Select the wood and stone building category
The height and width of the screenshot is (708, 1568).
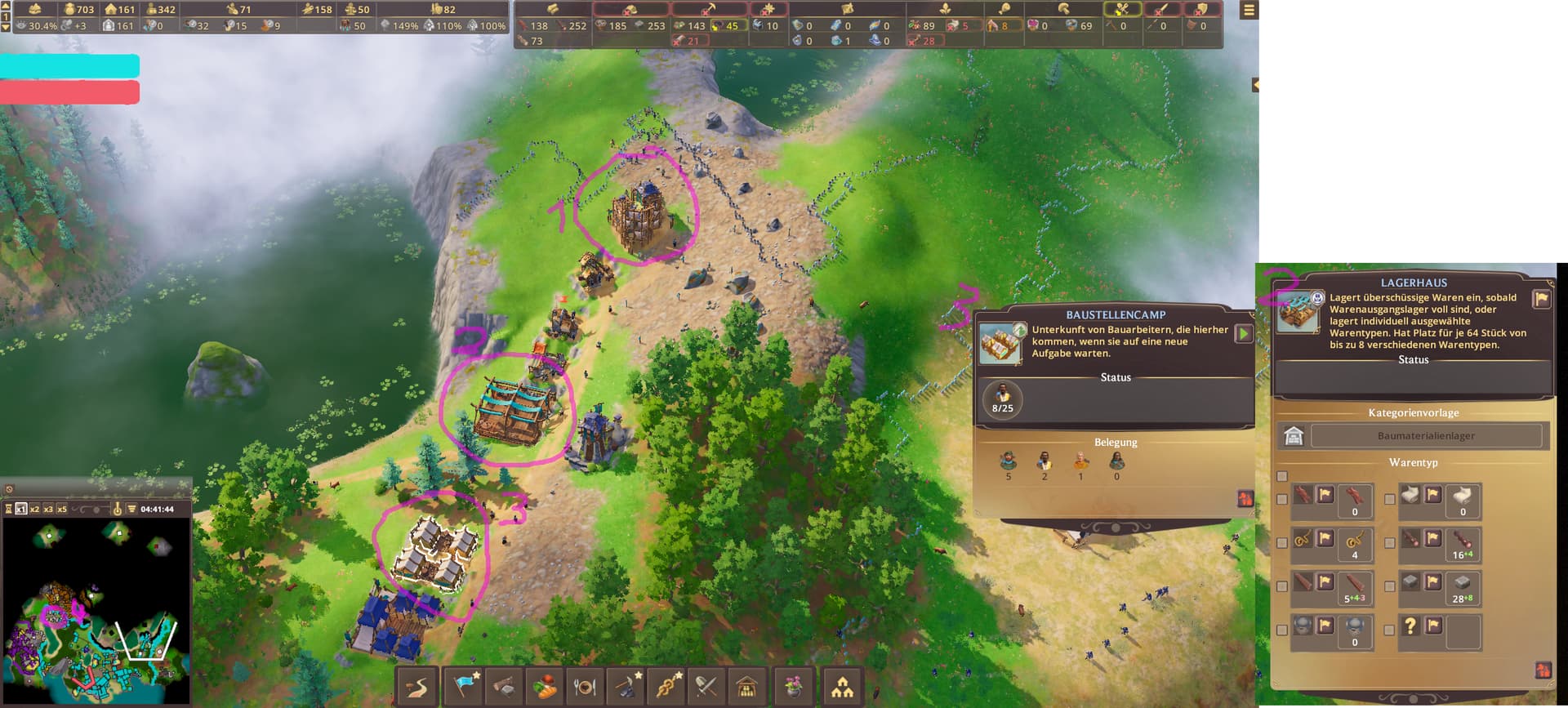(506, 687)
